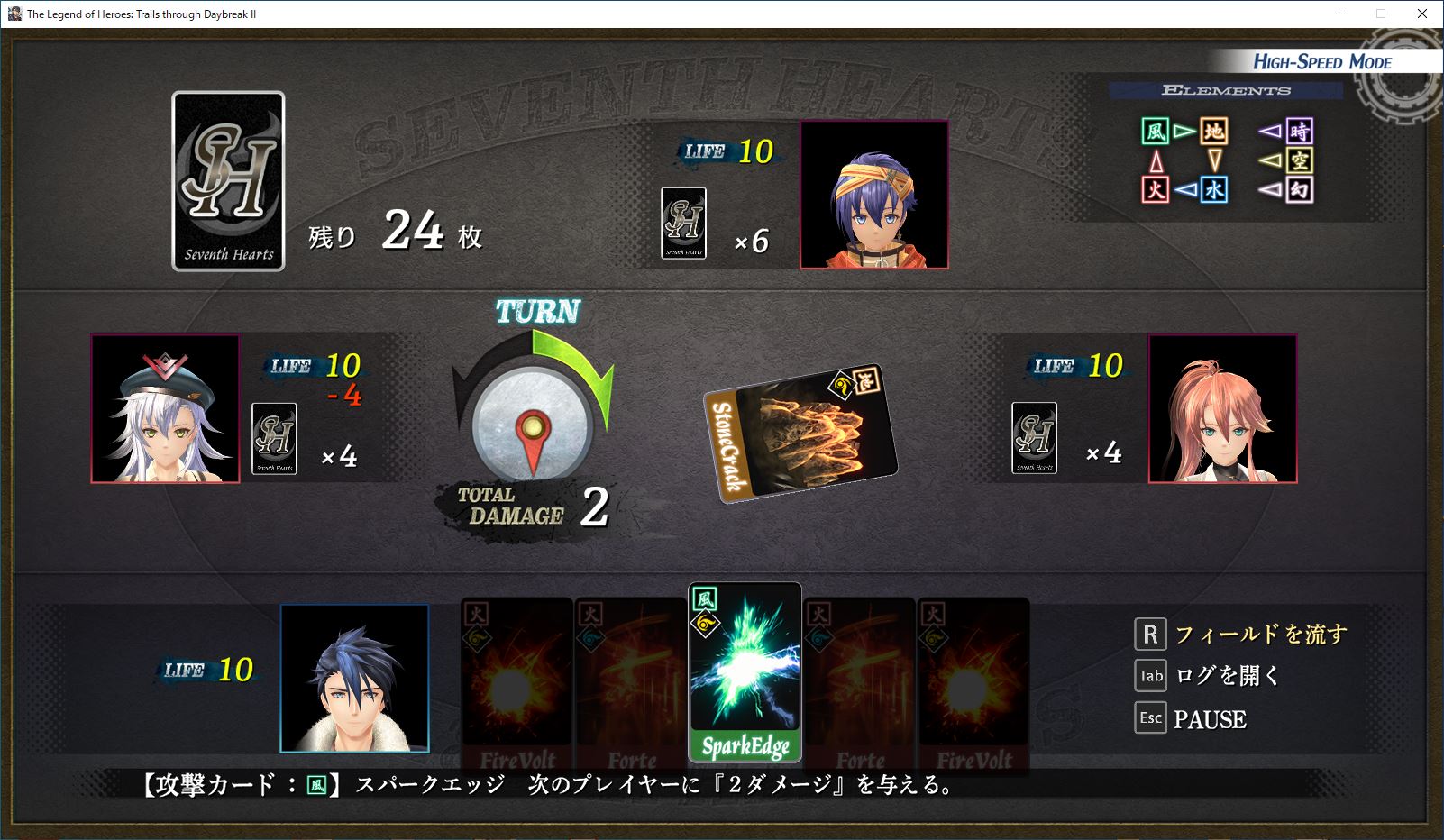The image size is (1444, 840).
Task: Click the StoneCrack card on the field
Action: click(800, 434)
